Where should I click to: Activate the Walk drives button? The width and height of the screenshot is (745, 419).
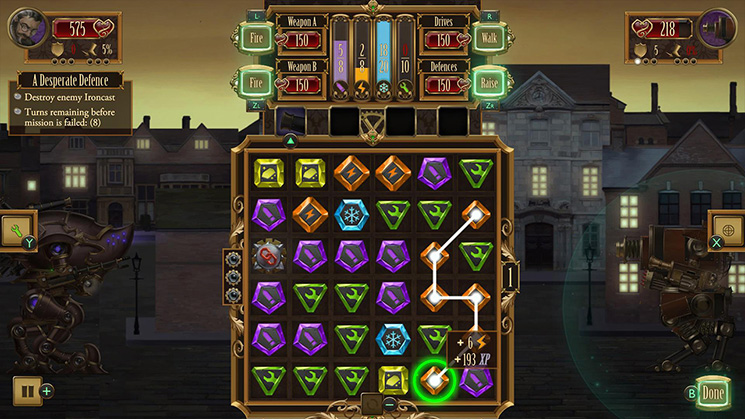coord(489,38)
